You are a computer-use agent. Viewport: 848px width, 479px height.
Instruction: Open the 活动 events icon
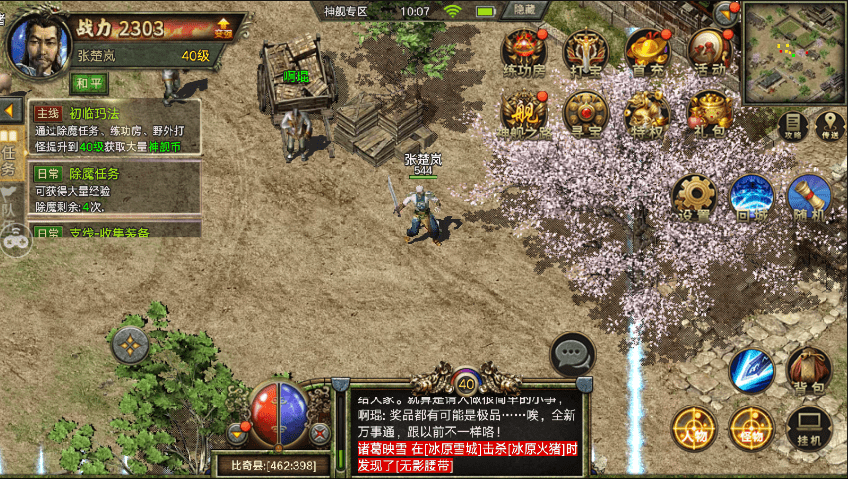click(708, 50)
